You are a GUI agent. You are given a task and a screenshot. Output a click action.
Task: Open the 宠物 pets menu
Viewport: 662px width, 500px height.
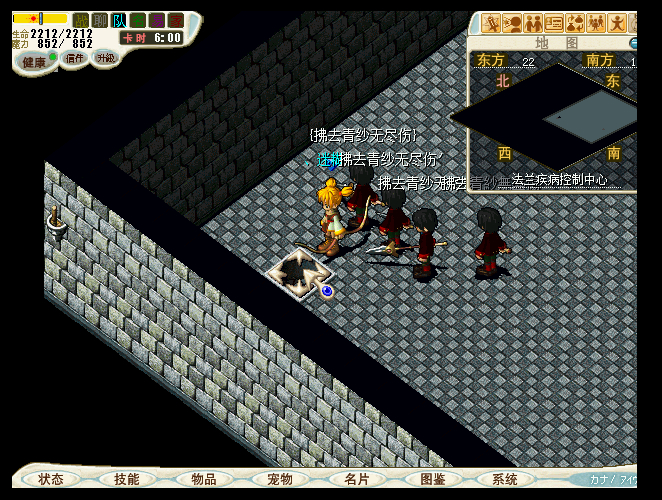tap(279, 479)
